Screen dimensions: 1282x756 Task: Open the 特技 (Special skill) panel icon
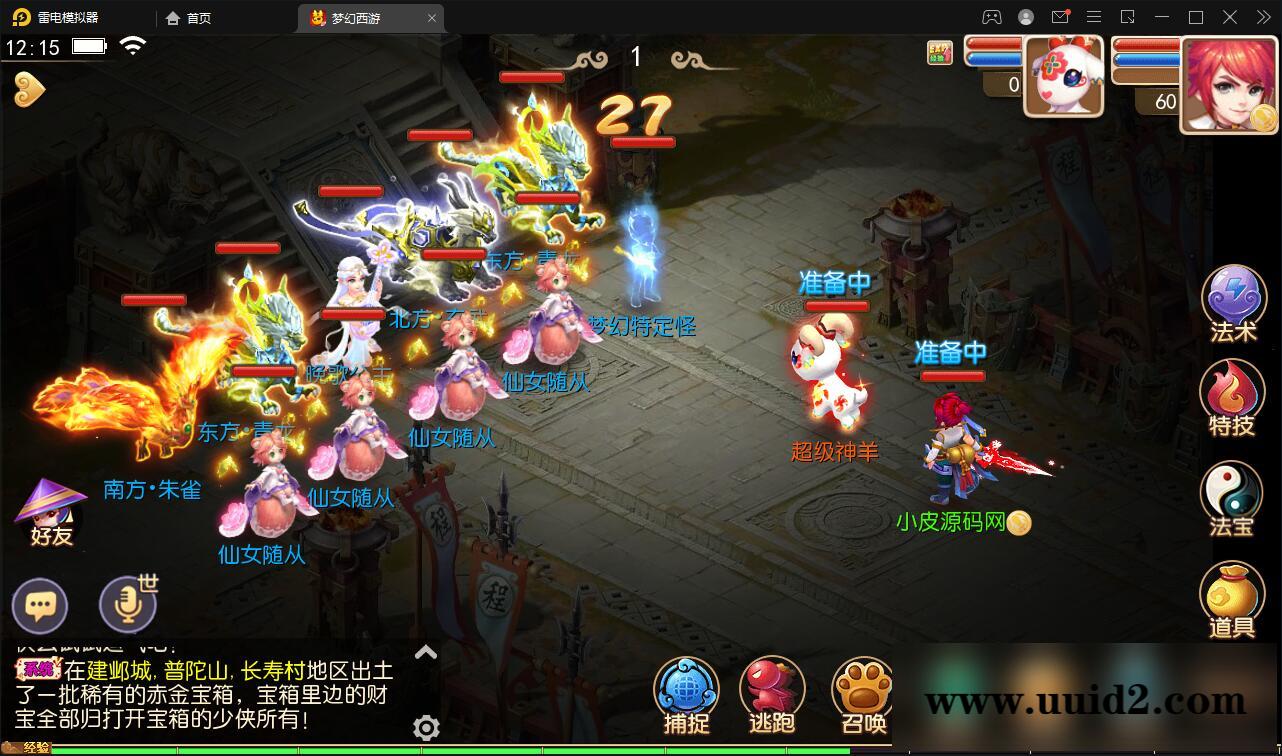pyautogui.click(x=1234, y=397)
